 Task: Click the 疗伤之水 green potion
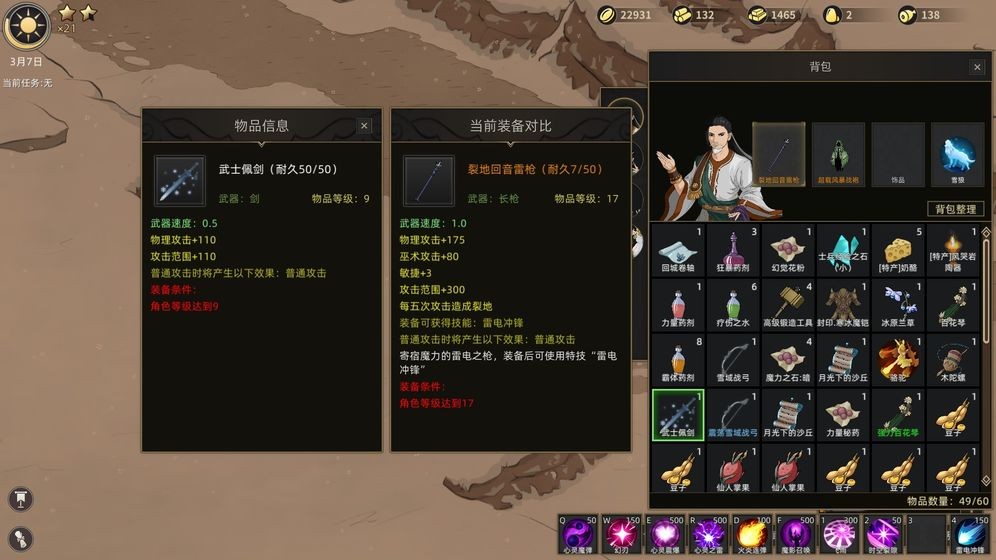click(x=733, y=304)
